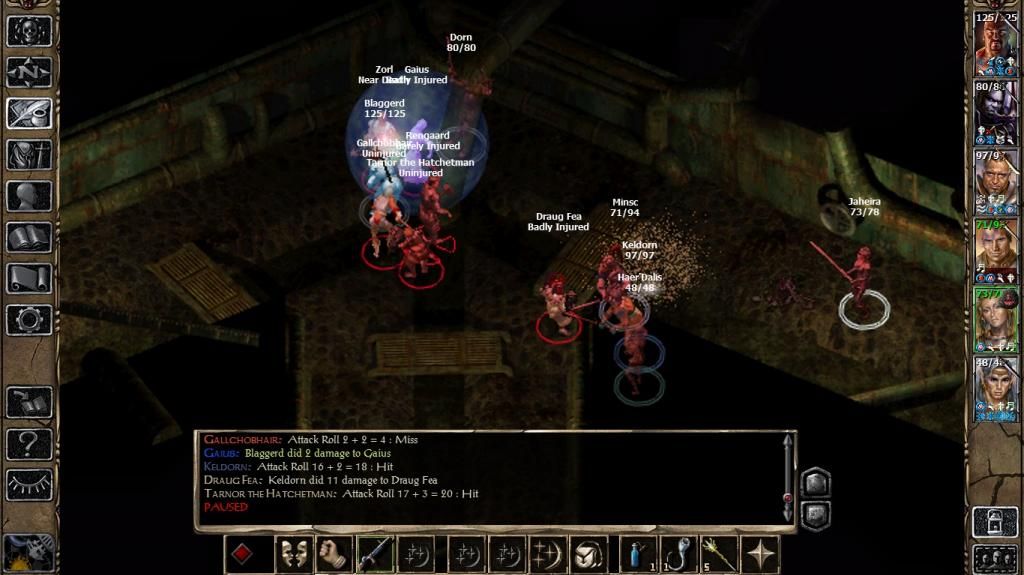
Task: Use the blue potion quick item
Action: point(638,554)
